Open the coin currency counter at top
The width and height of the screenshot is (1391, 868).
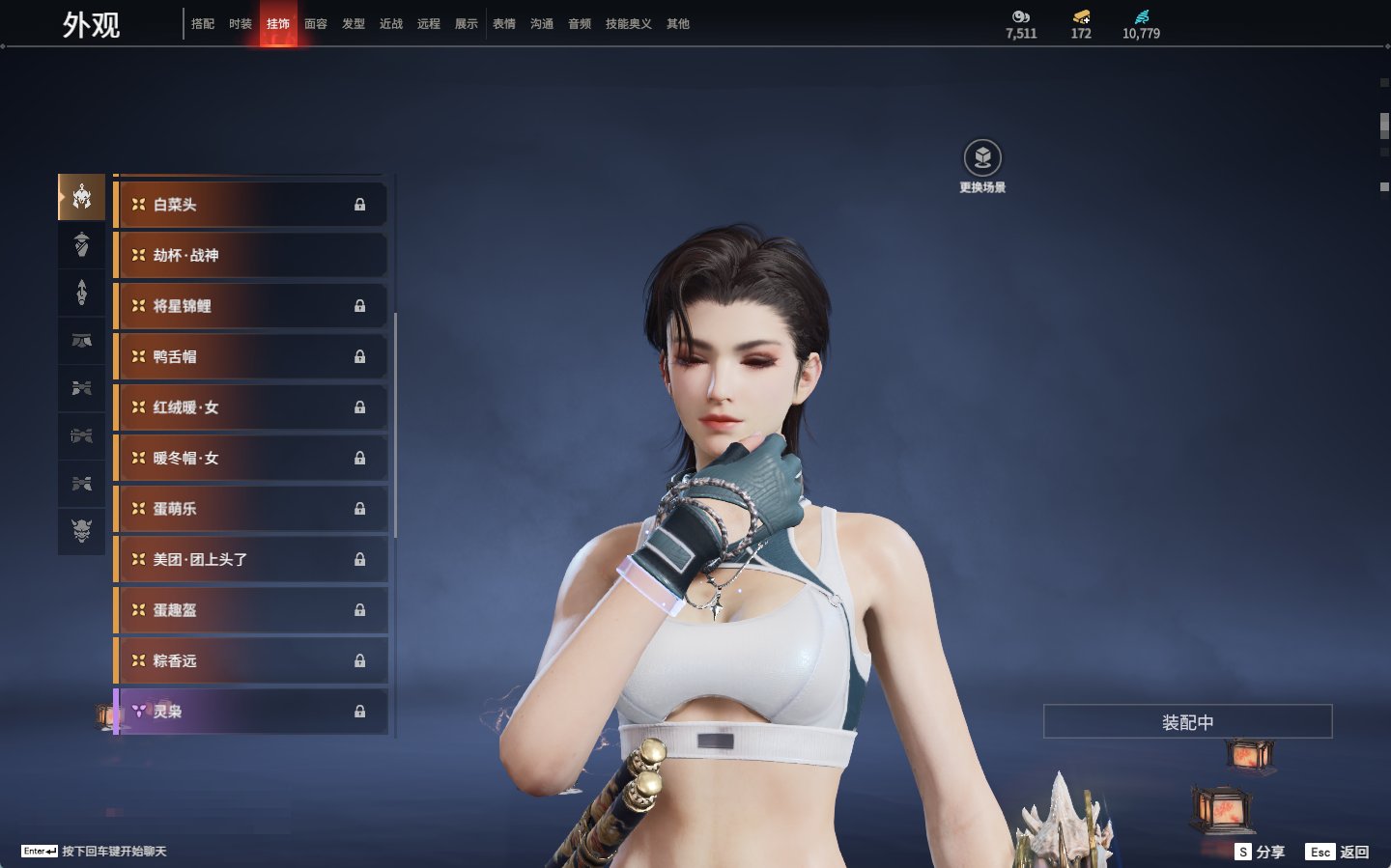(x=1021, y=24)
